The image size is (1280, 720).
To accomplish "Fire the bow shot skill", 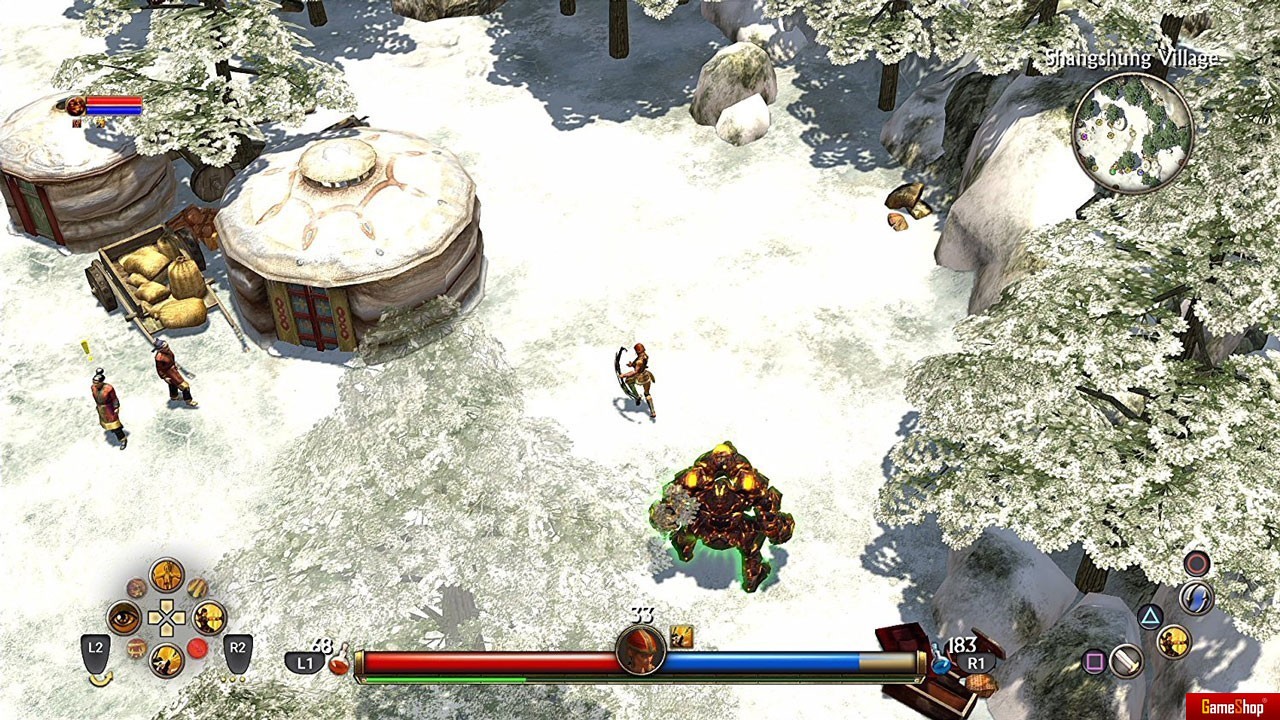I will 1174,641.
